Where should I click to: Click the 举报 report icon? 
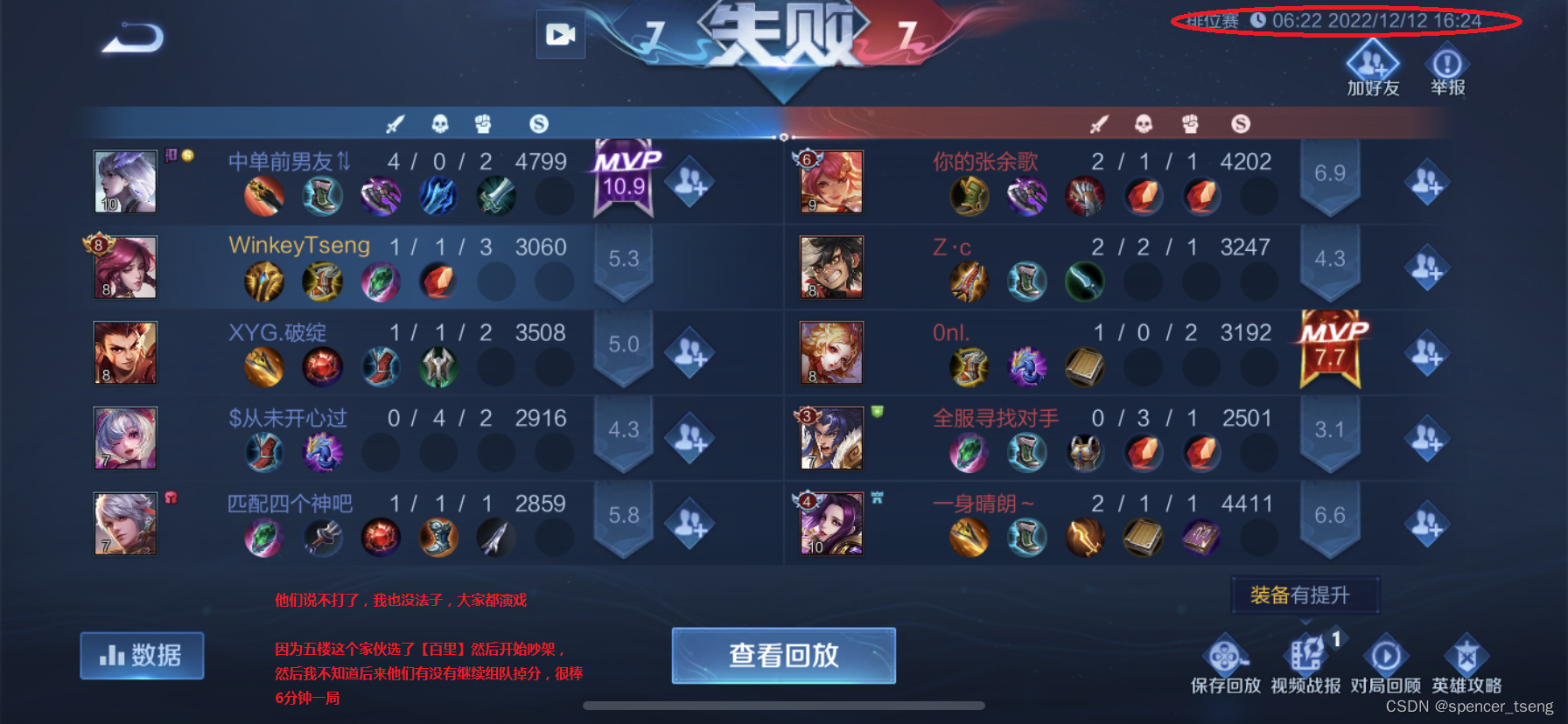[1445, 63]
